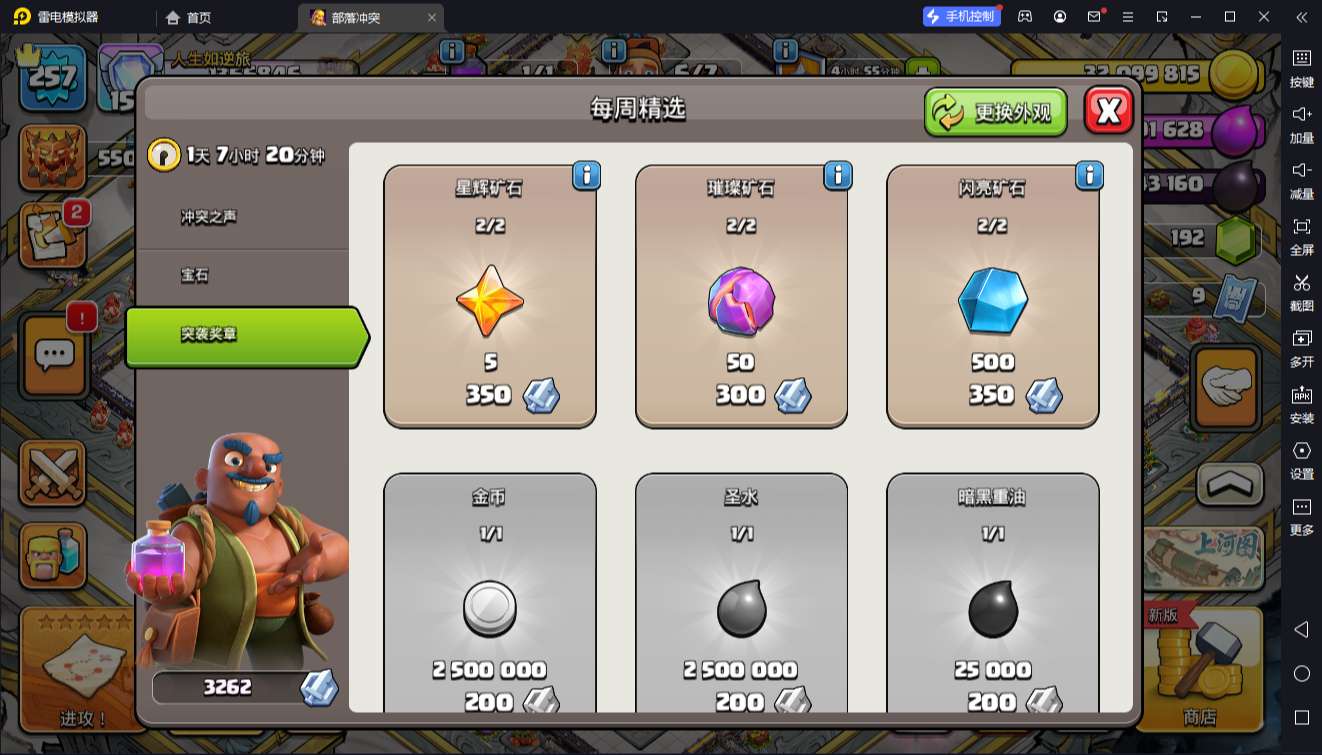1322x755 pixels.
Task: Switch to the 首页 home tab
Action: [x=189, y=17]
